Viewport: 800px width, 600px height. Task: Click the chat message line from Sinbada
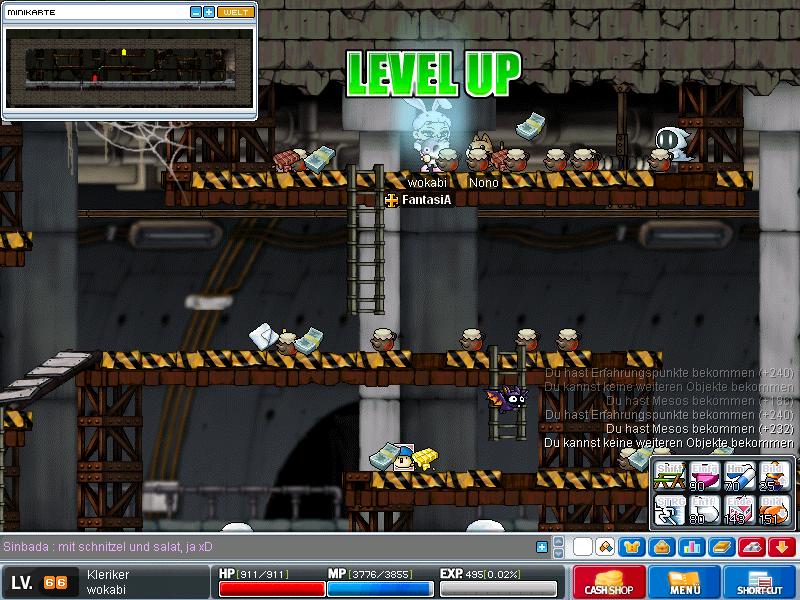[x=108, y=547]
